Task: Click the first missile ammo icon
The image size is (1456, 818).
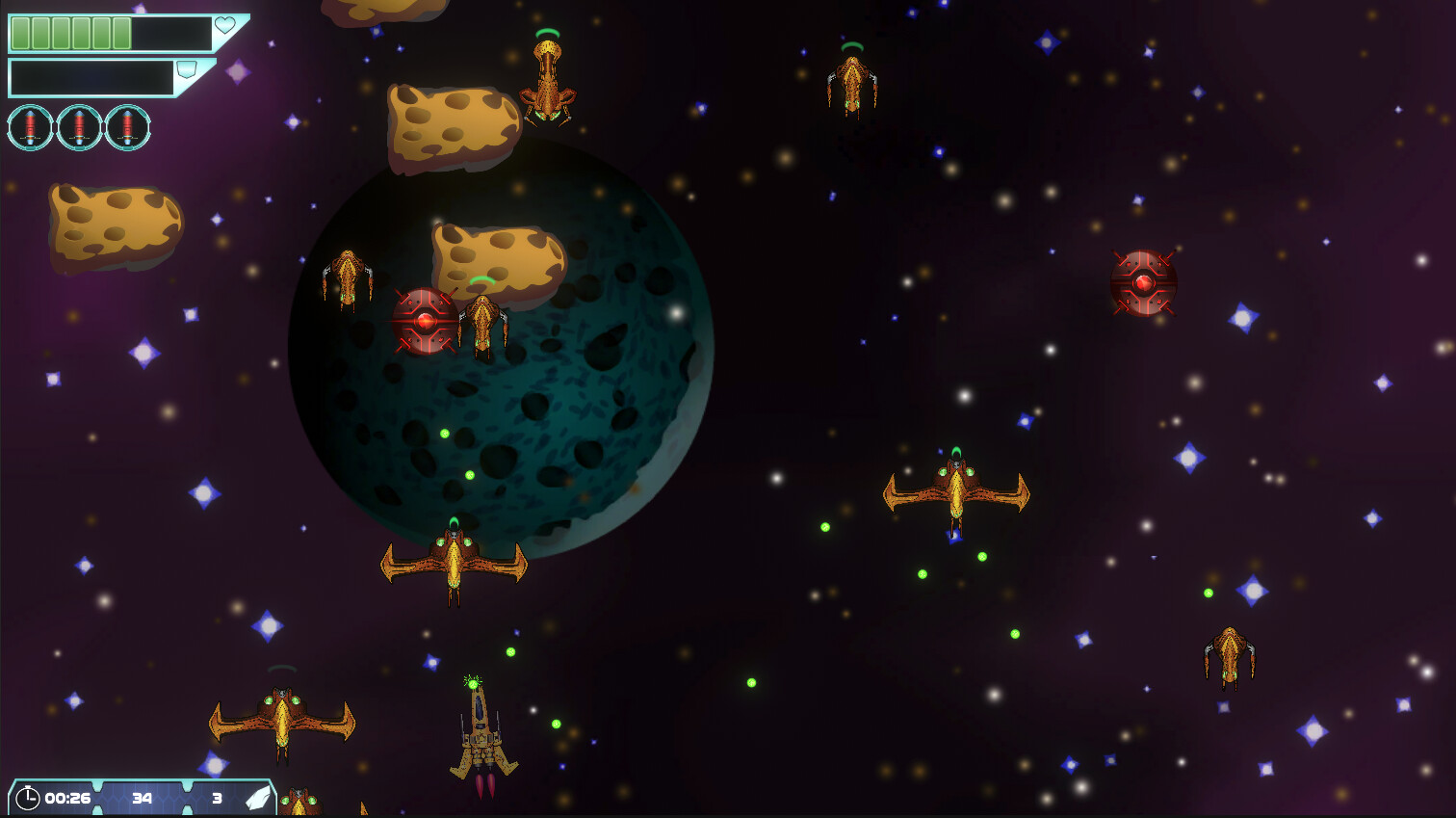Action: 30,126
